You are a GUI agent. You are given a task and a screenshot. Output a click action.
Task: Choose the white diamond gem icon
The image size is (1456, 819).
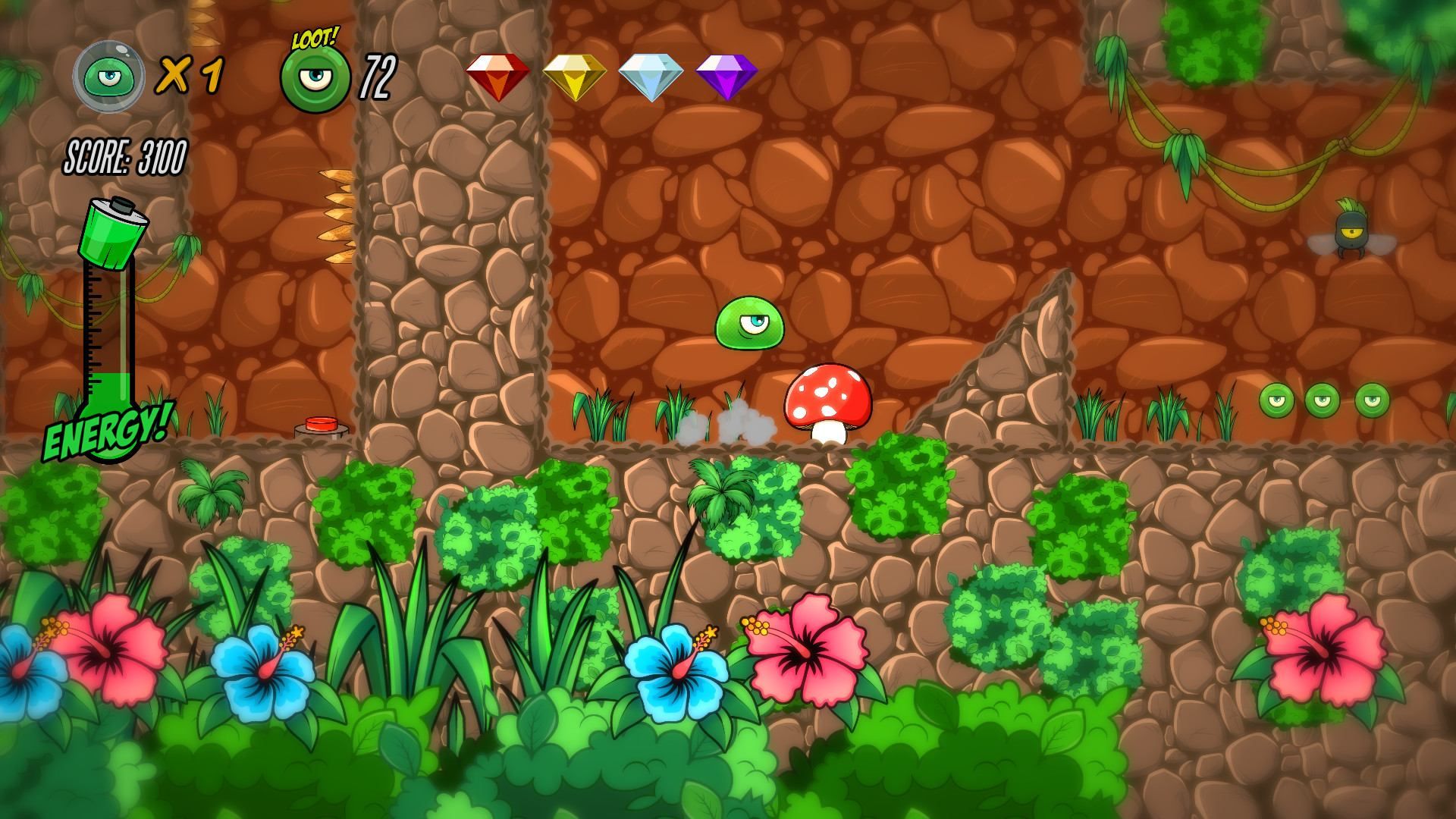(651, 76)
